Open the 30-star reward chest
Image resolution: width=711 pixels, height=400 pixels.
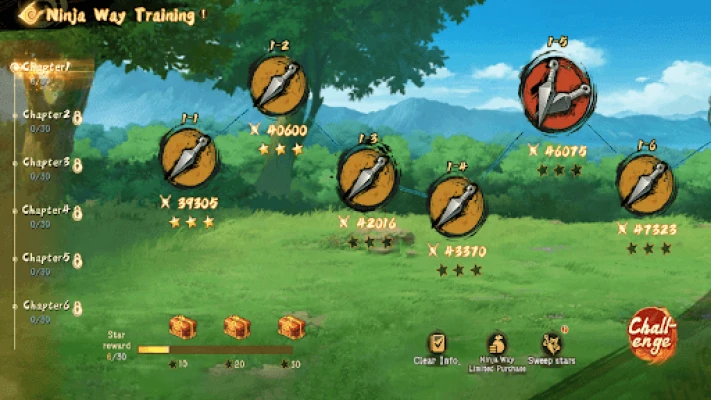pos(292,327)
